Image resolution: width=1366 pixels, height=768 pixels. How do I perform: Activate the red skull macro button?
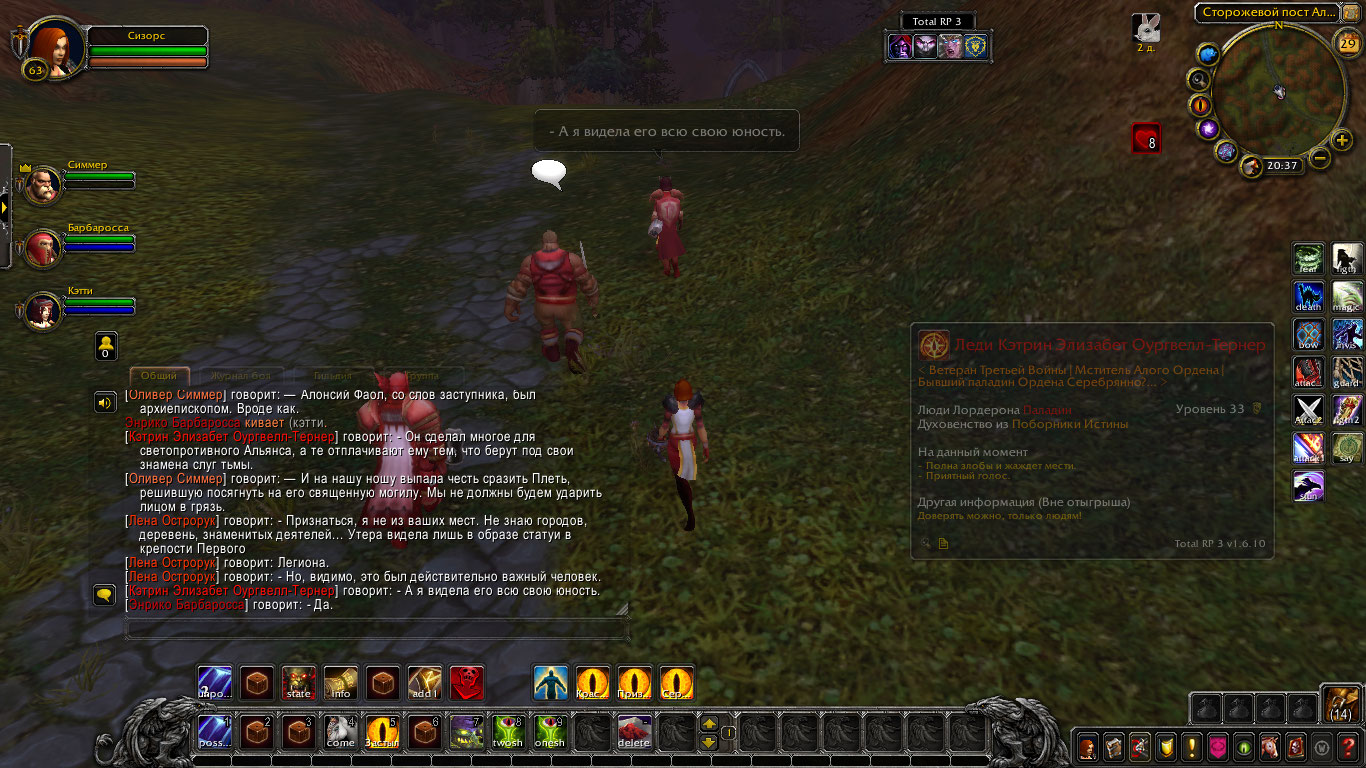(x=467, y=683)
